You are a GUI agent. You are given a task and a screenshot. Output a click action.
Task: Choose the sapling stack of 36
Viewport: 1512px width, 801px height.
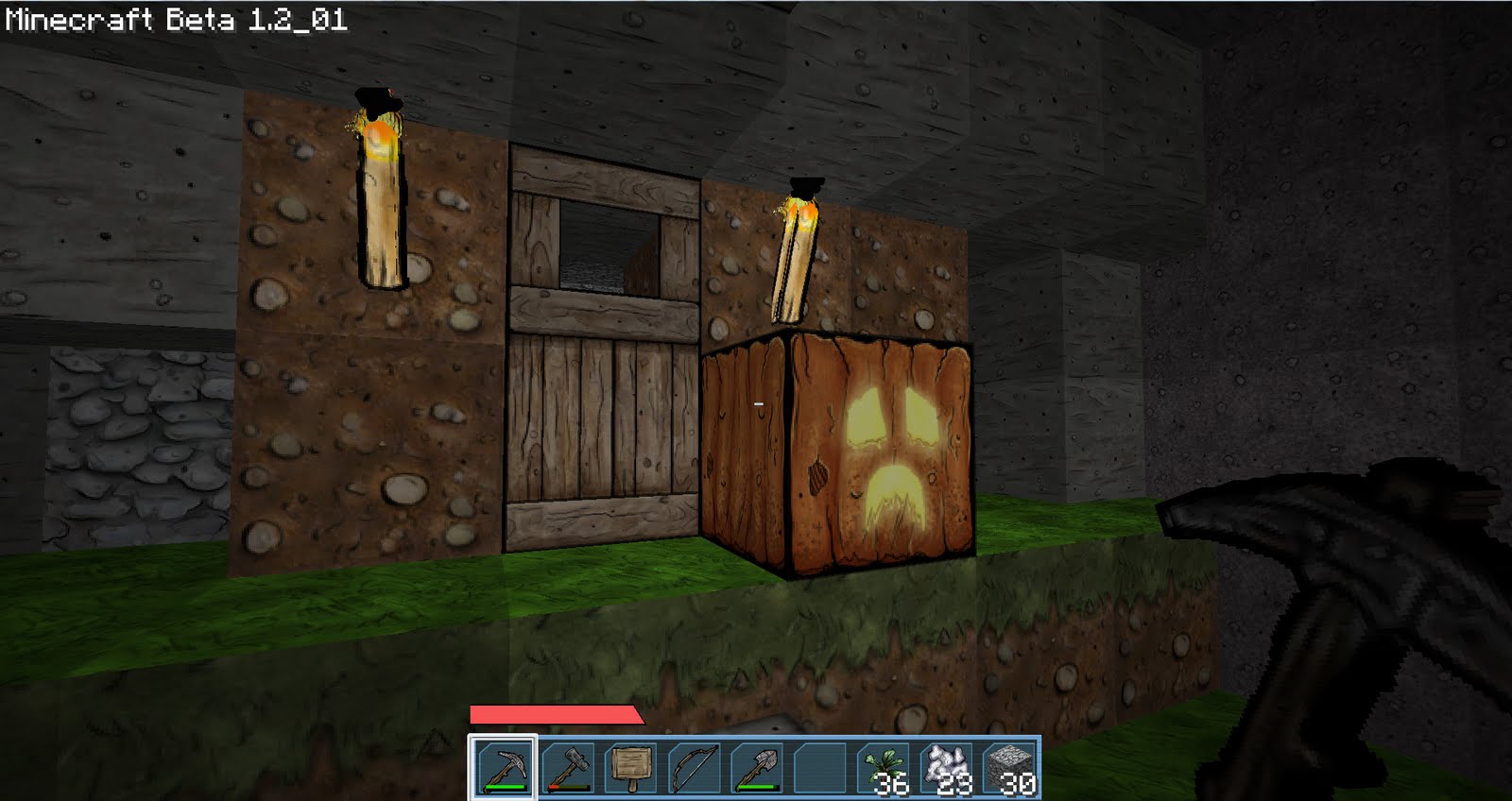pyautogui.click(x=885, y=767)
